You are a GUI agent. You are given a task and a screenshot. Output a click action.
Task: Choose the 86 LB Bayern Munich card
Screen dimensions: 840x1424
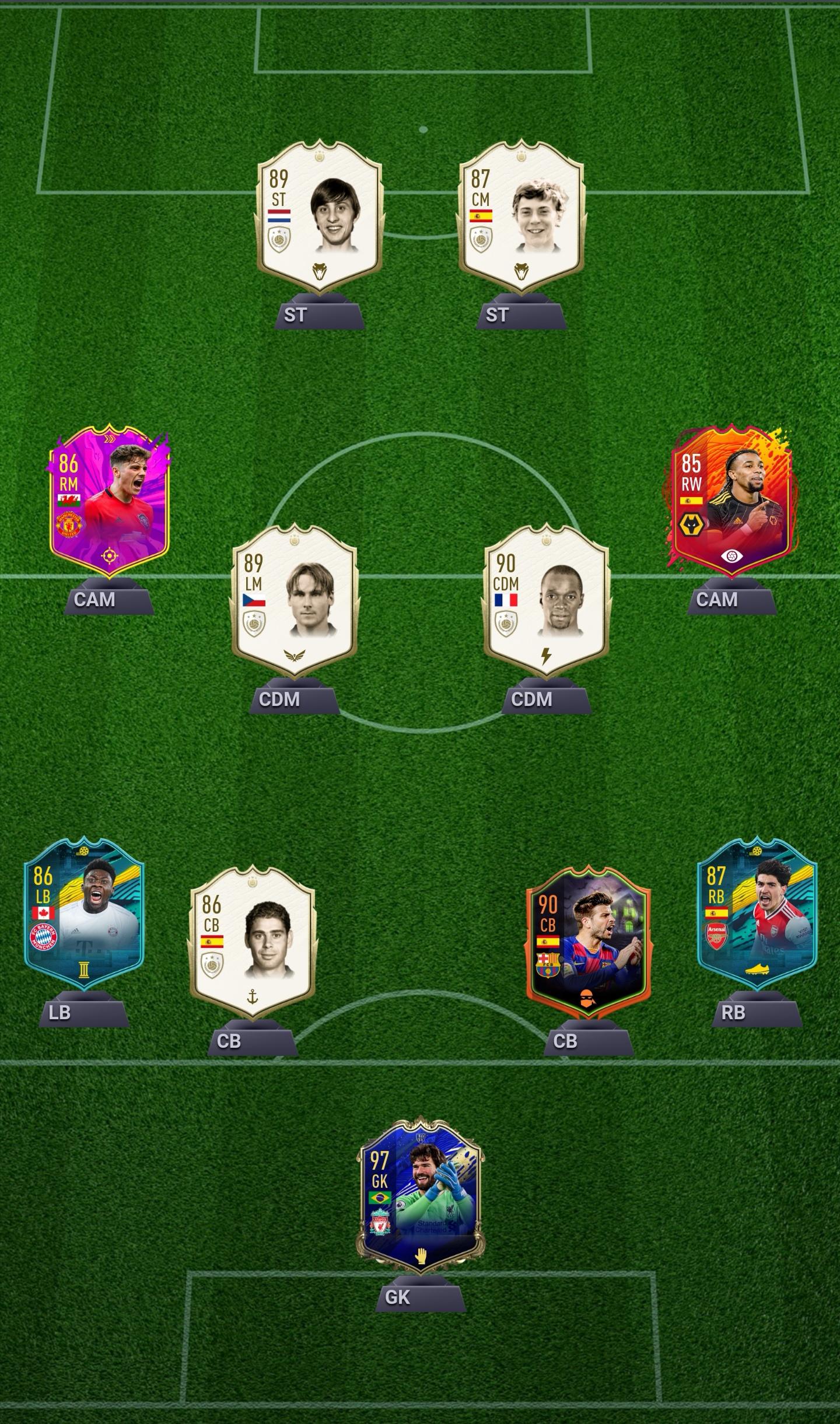point(84,914)
